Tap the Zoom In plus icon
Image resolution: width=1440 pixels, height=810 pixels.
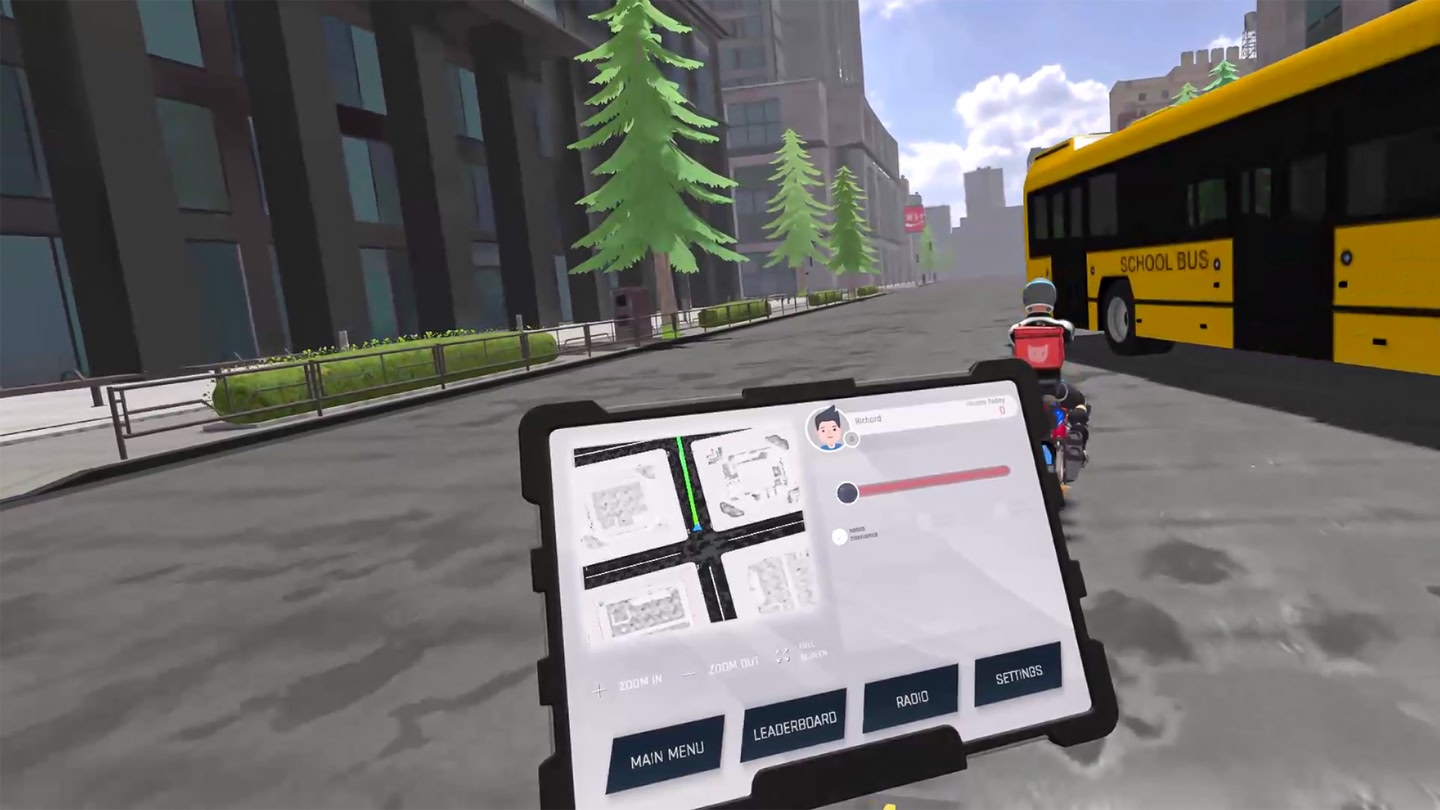[598, 692]
